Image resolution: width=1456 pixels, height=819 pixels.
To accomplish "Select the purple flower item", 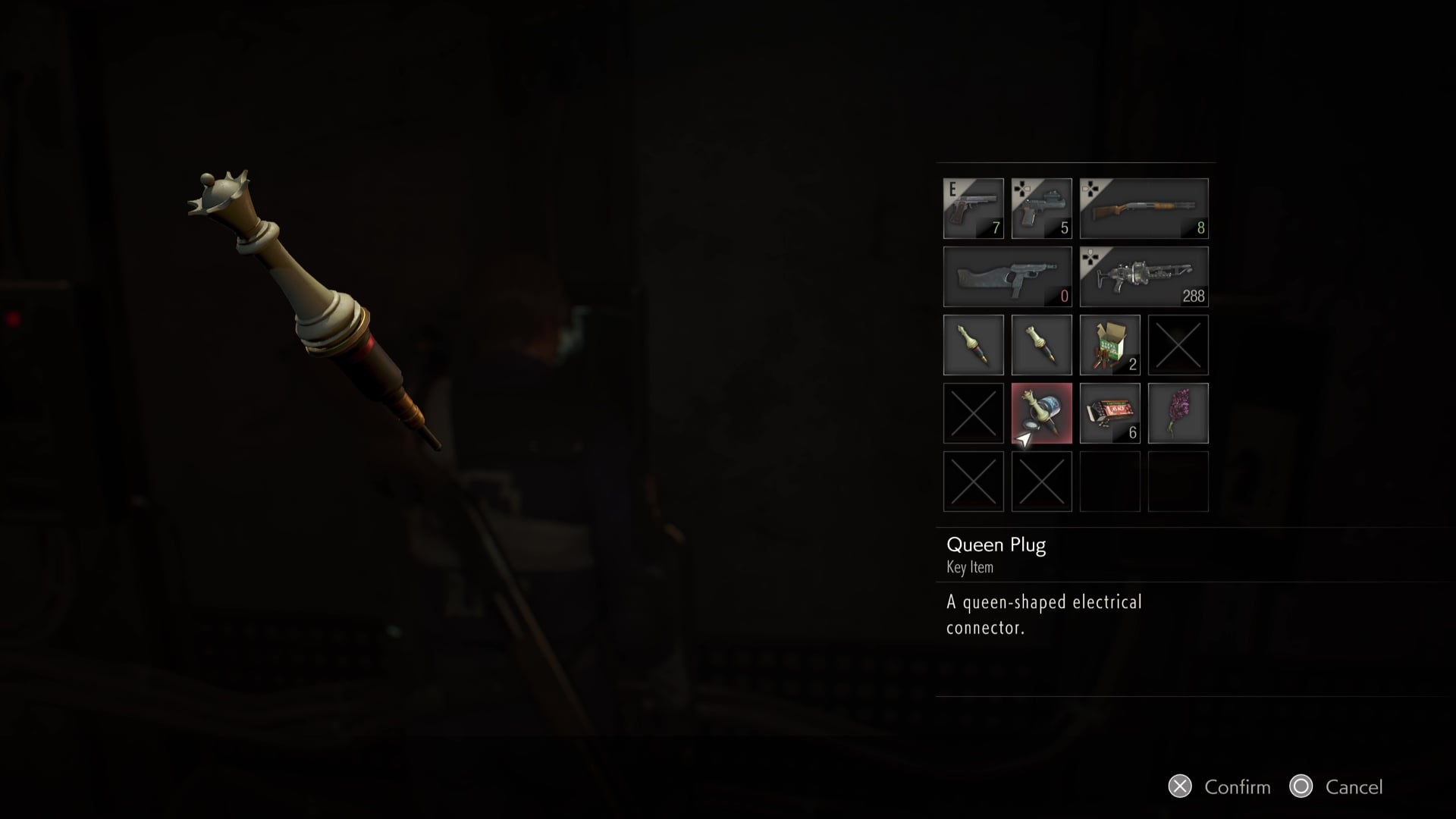I will coord(1178,413).
